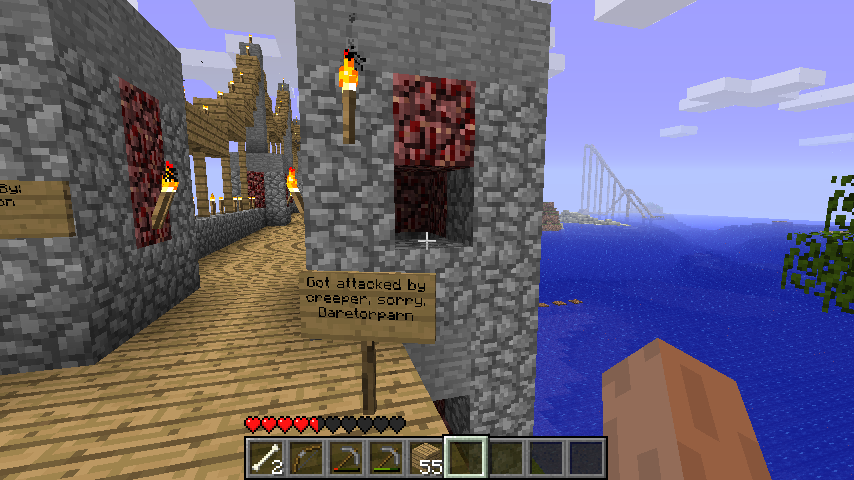Select the stack of 55 wooden planks
Image resolution: width=854 pixels, height=480 pixels.
[426, 458]
